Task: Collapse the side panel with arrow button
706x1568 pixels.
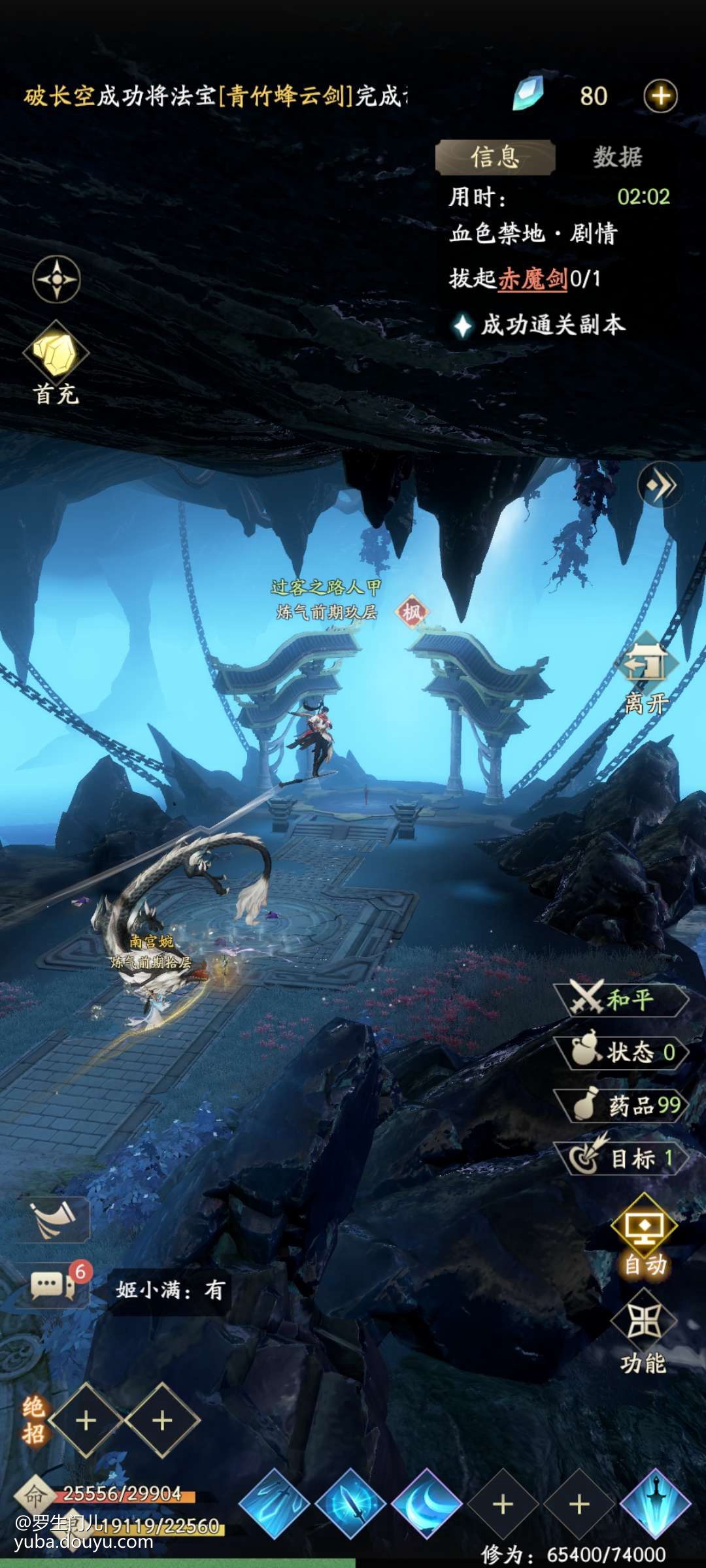Action: pos(660,485)
